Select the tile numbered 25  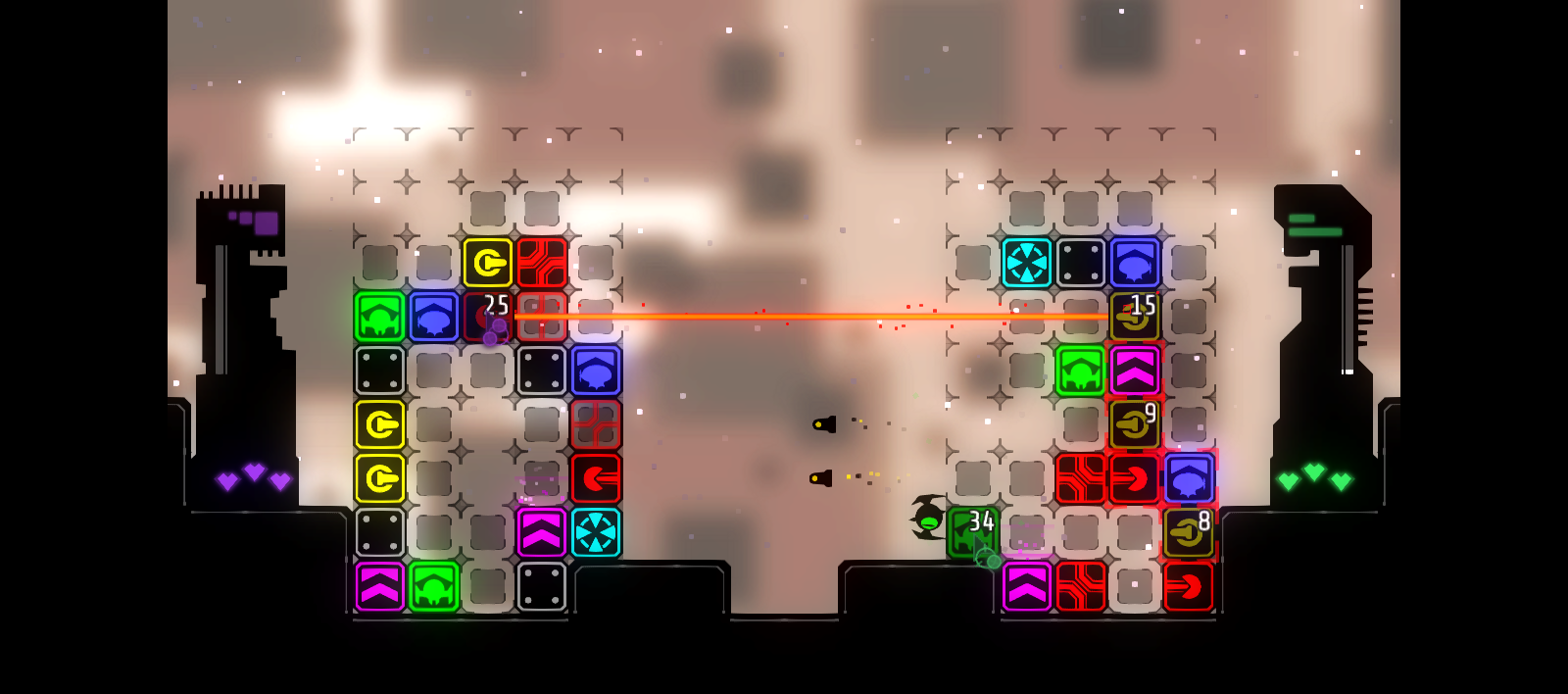point(488,317)
